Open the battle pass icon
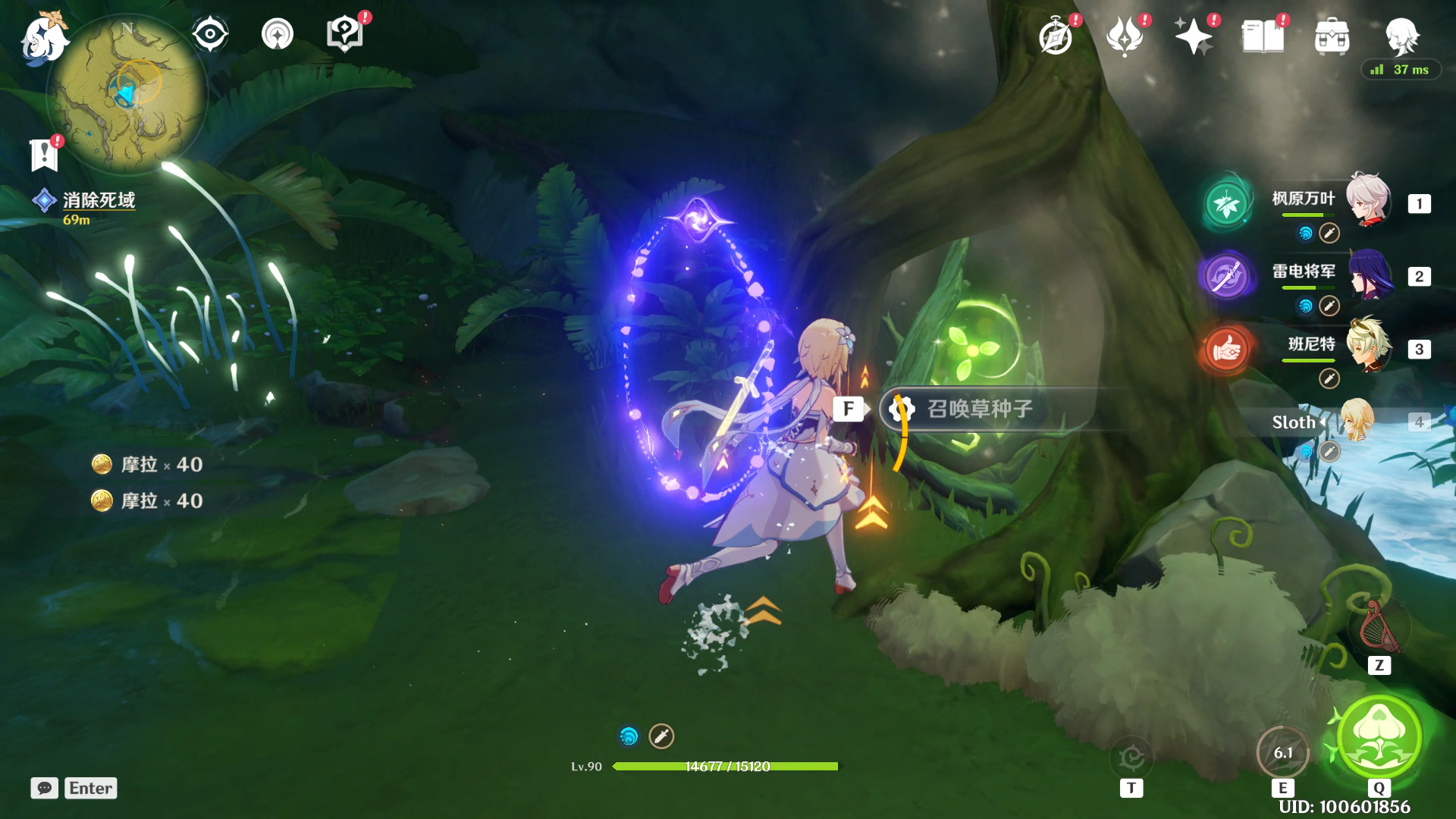The image size is (1456, 819). 1125,37
